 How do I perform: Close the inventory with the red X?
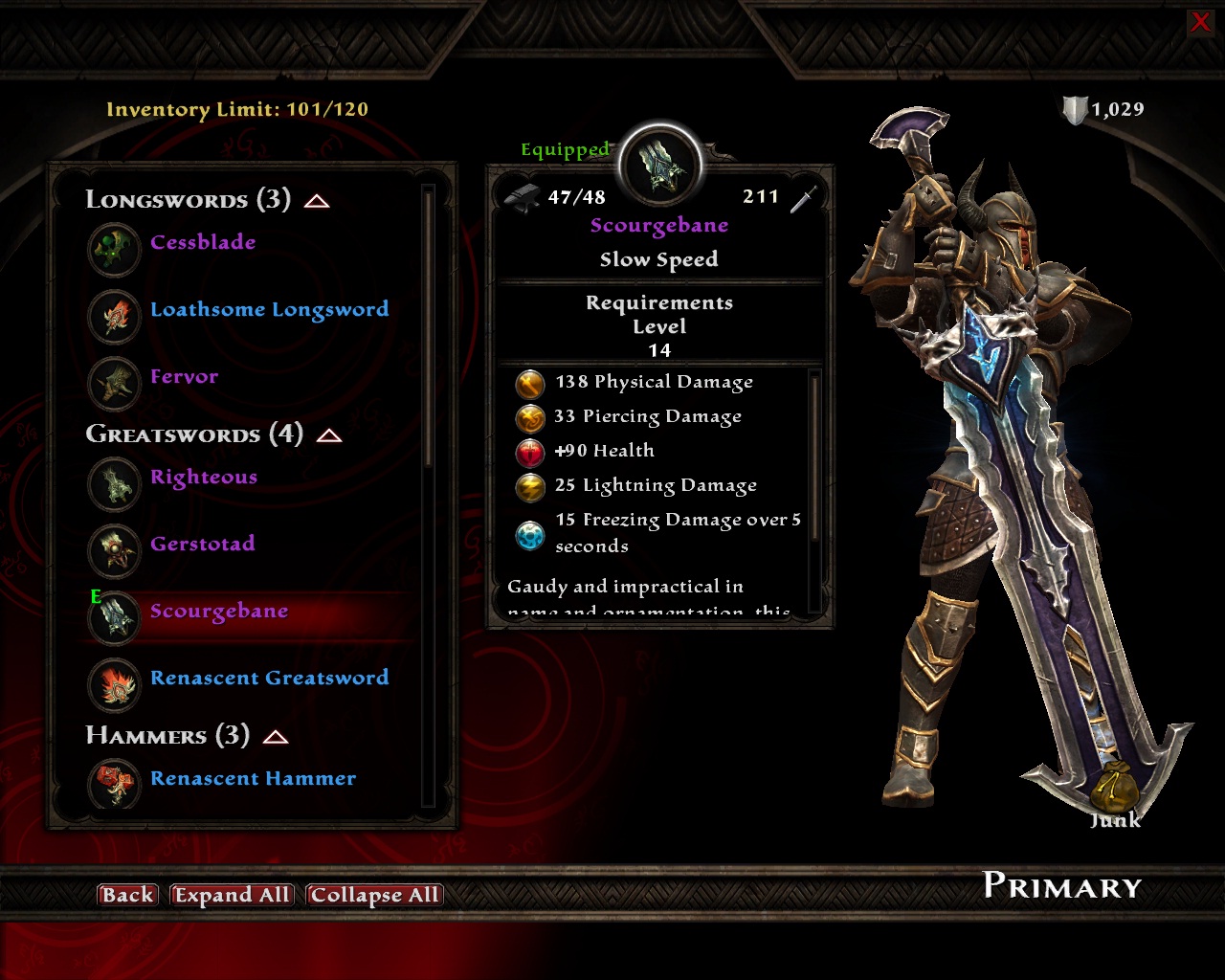click(1199, 22)
